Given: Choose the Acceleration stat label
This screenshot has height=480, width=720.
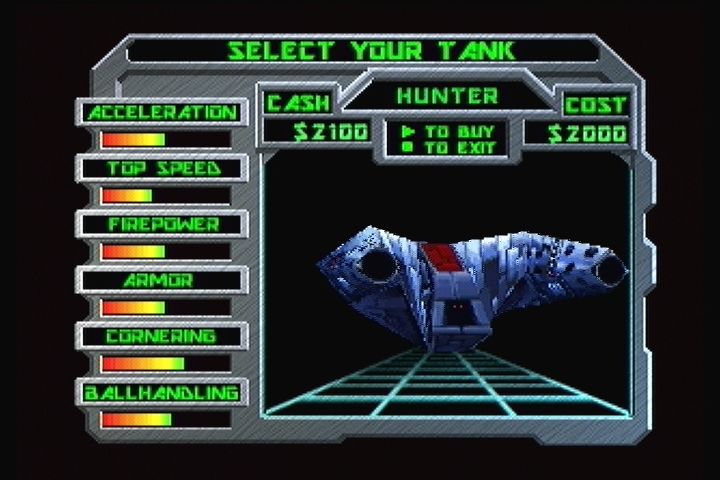Looking at the screenshot, I should pos(162,113).
